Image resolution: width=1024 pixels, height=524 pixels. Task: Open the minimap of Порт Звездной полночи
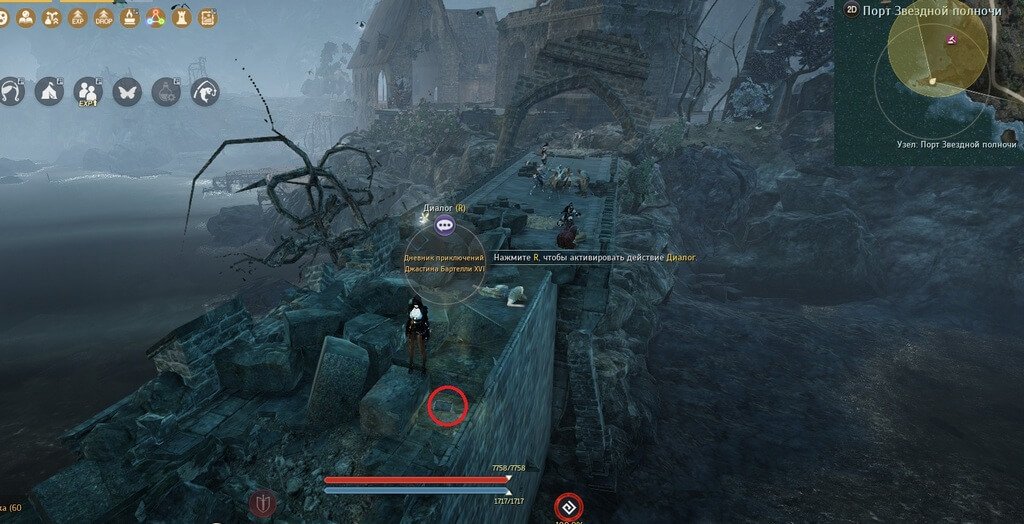[930, 82]
